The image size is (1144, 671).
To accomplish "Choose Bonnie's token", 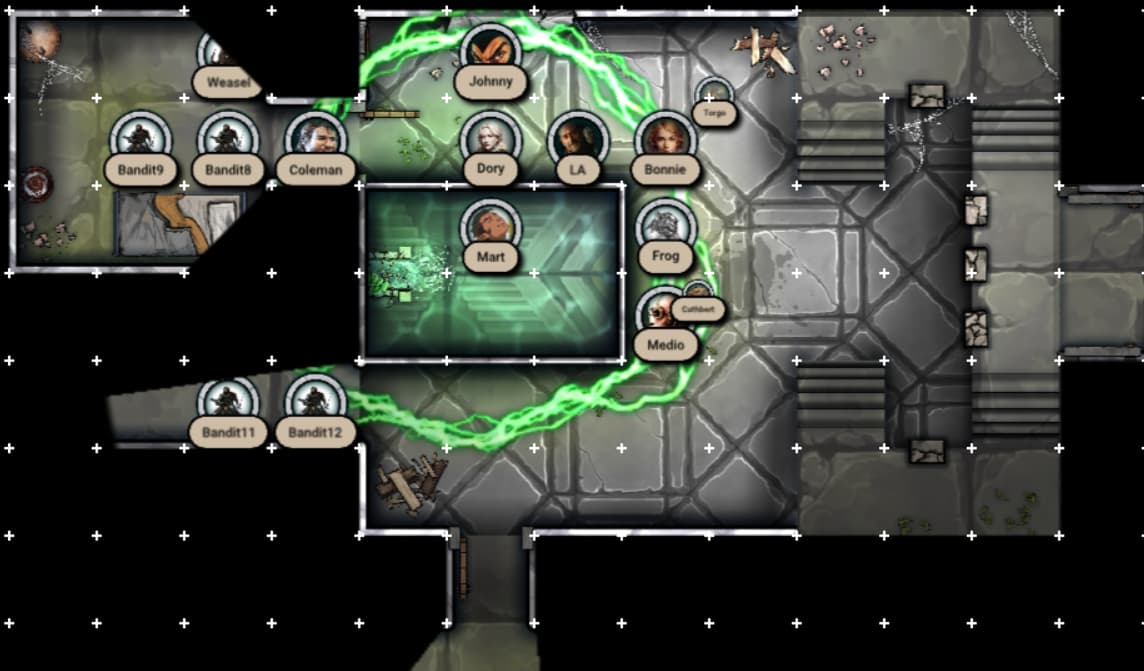I will pyautogui.click(x=665, y=138).
